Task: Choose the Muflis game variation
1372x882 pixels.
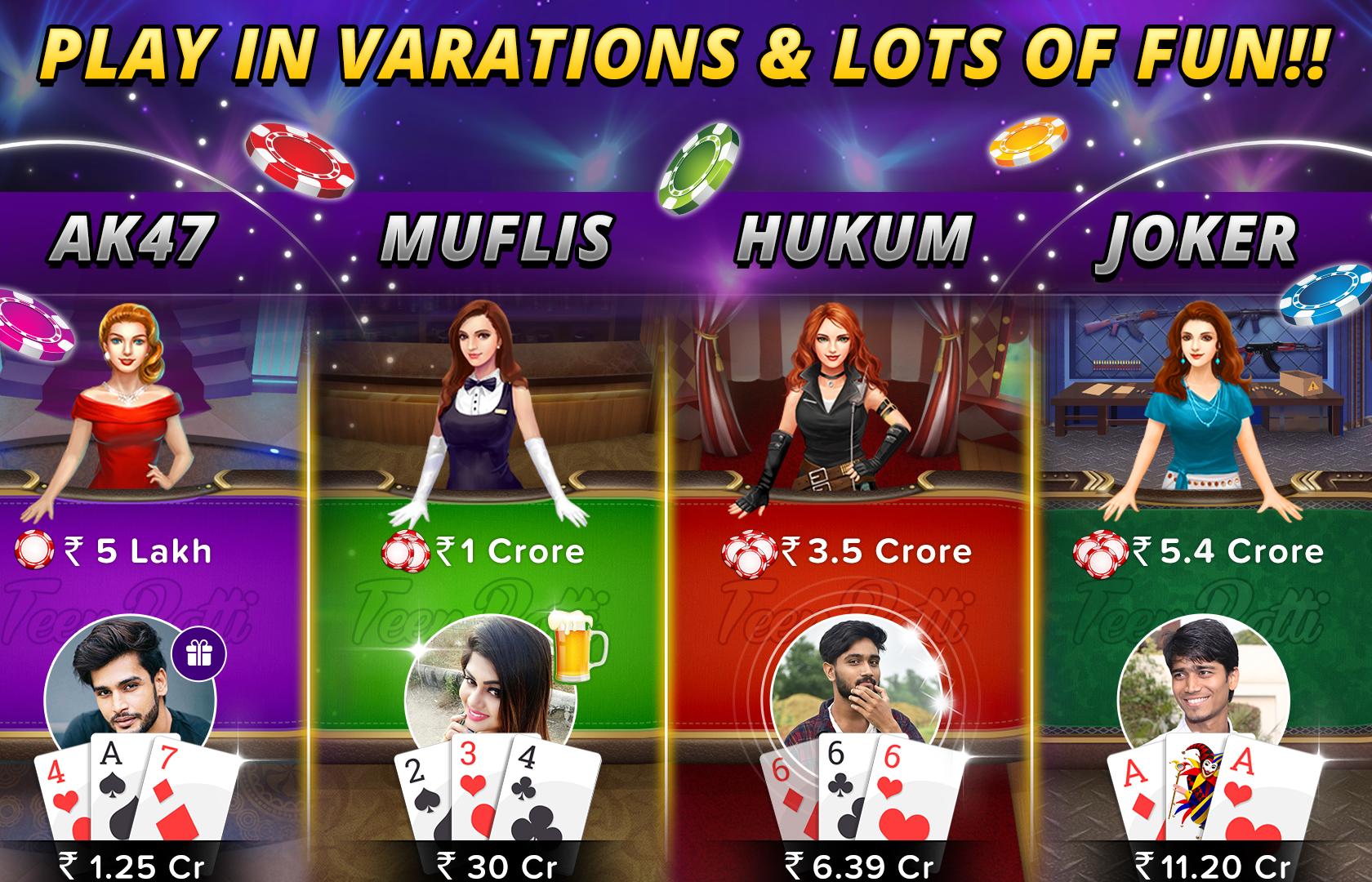Action: pos(497,239)
